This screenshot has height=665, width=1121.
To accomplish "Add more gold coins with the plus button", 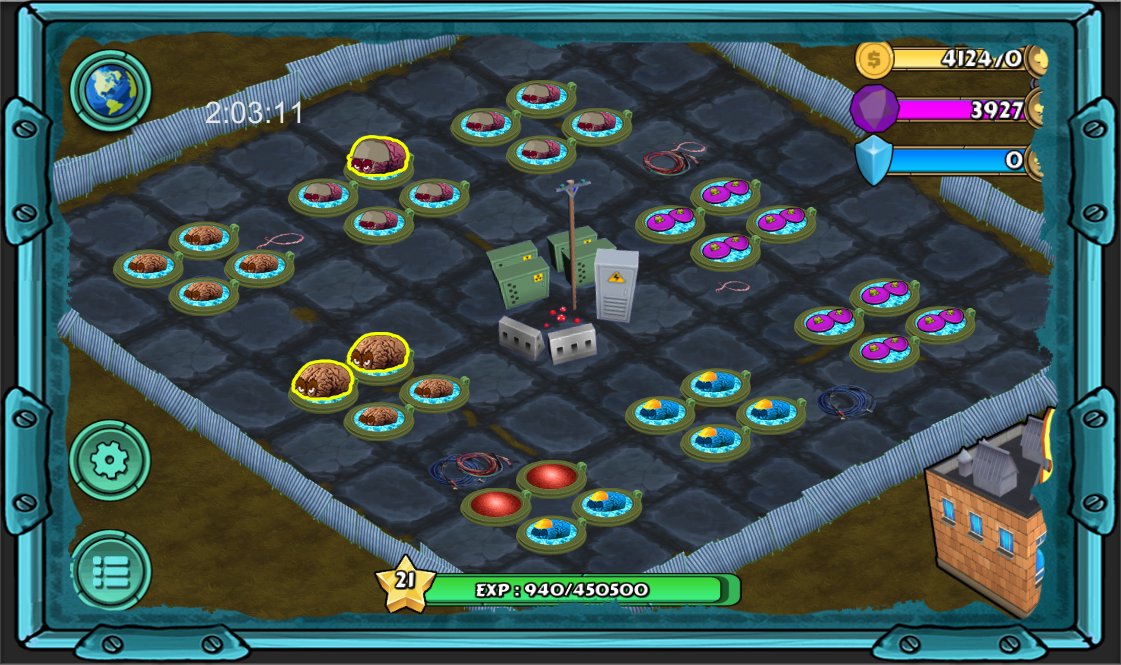I will click(1036, 59).
